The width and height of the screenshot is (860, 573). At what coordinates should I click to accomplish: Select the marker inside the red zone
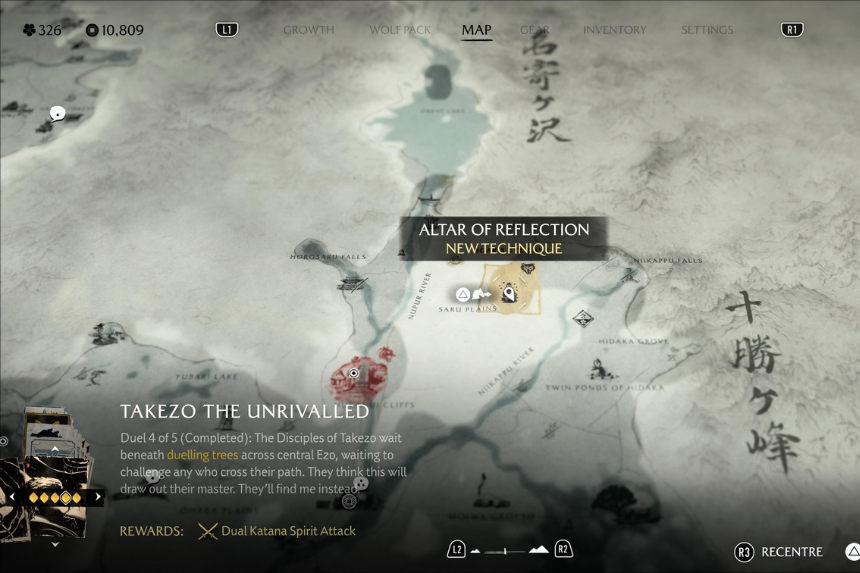[x=354, y=374]
